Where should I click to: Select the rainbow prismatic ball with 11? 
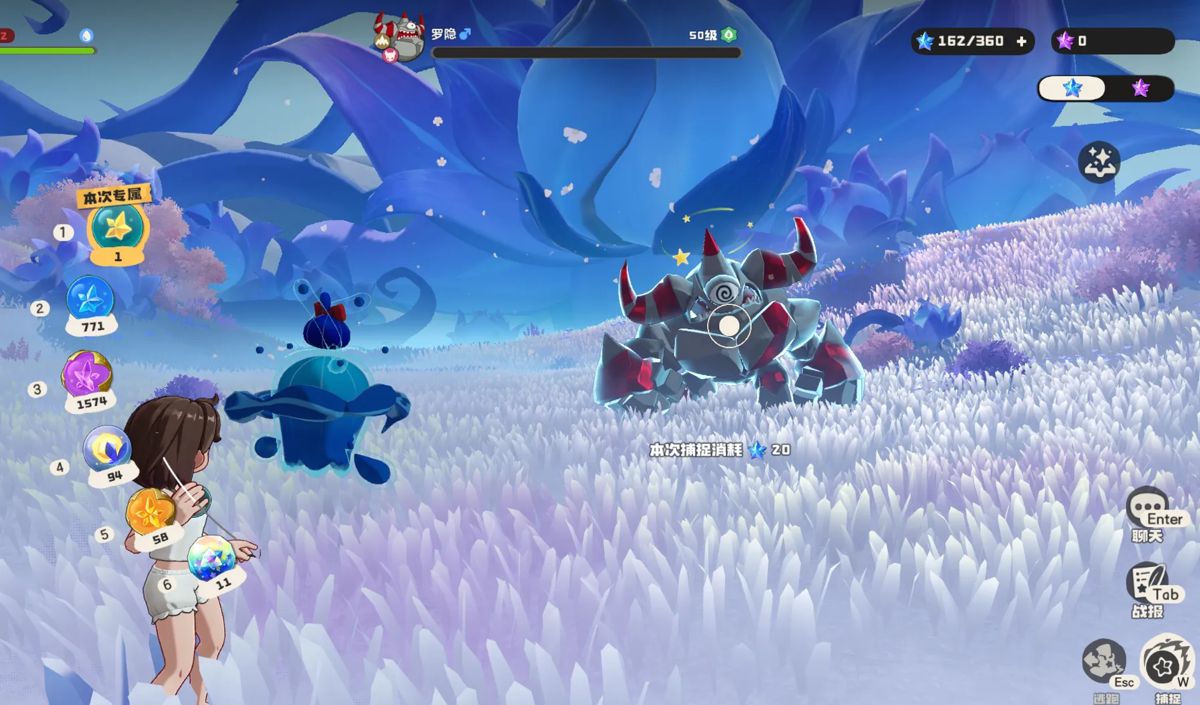pyautogui.click(x=212, y=557)
